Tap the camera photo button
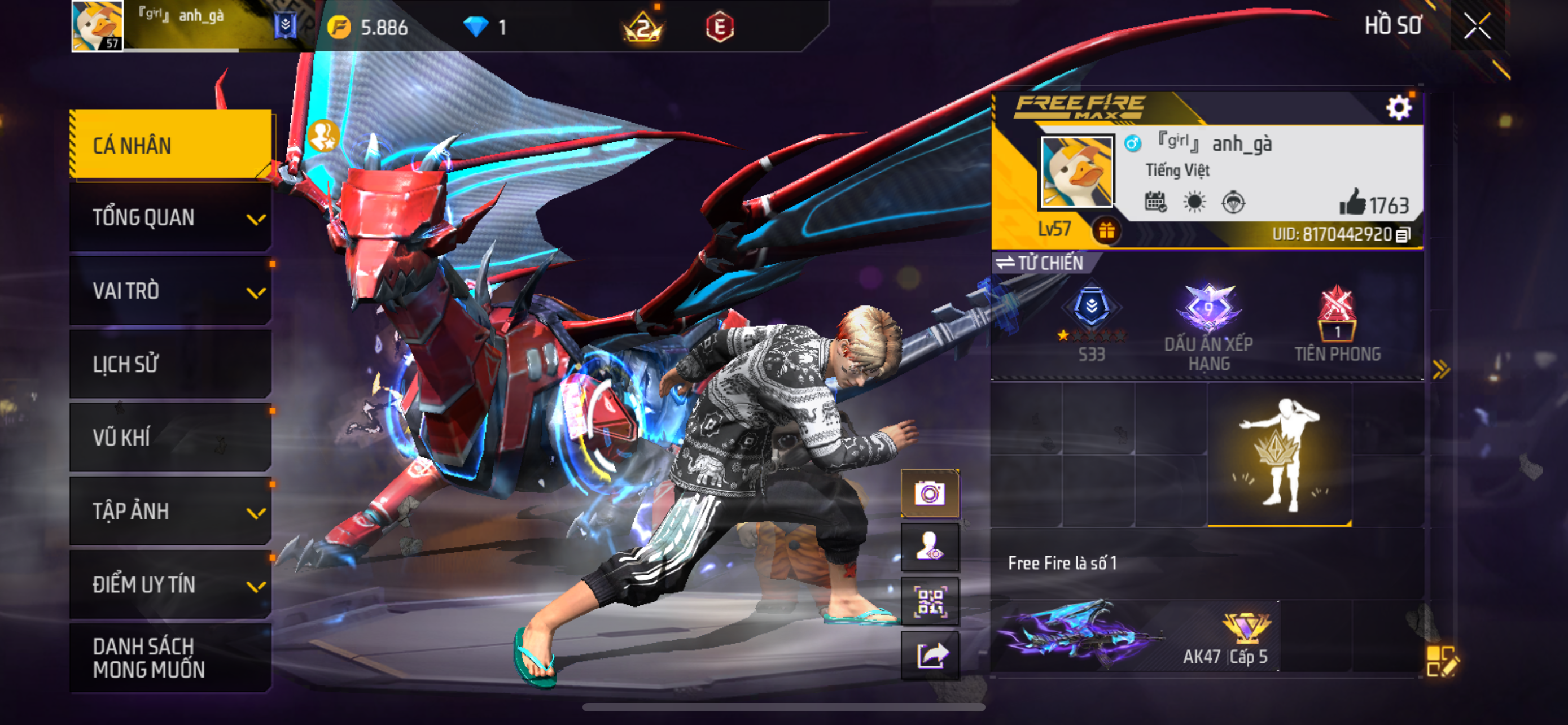The image size is (1568, 725). pyautogui.click(x=930, y=493)
